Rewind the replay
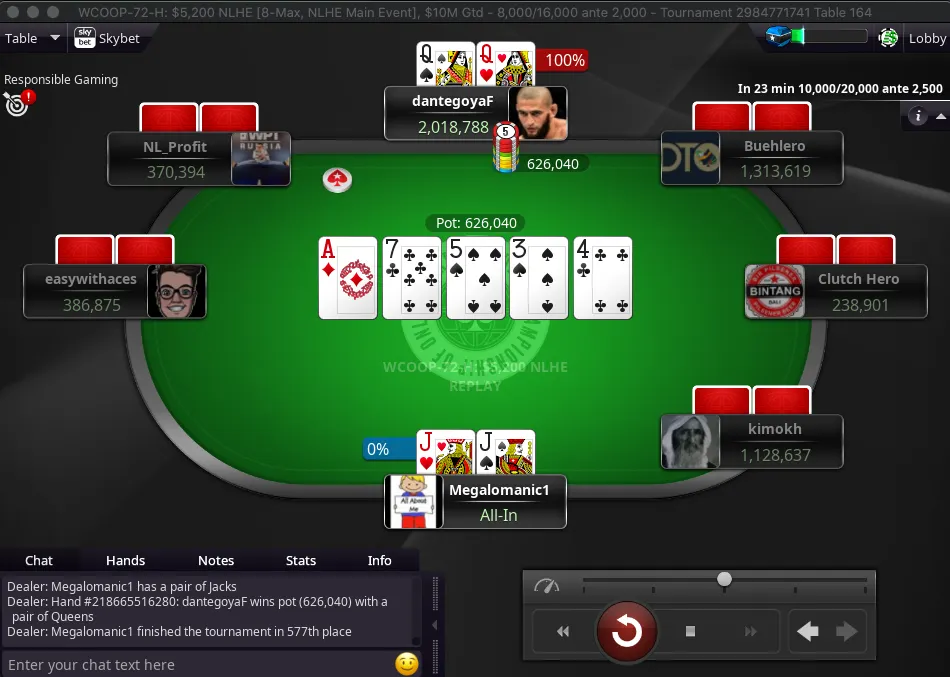Screen dimensions: 950x677 (563, 631)
